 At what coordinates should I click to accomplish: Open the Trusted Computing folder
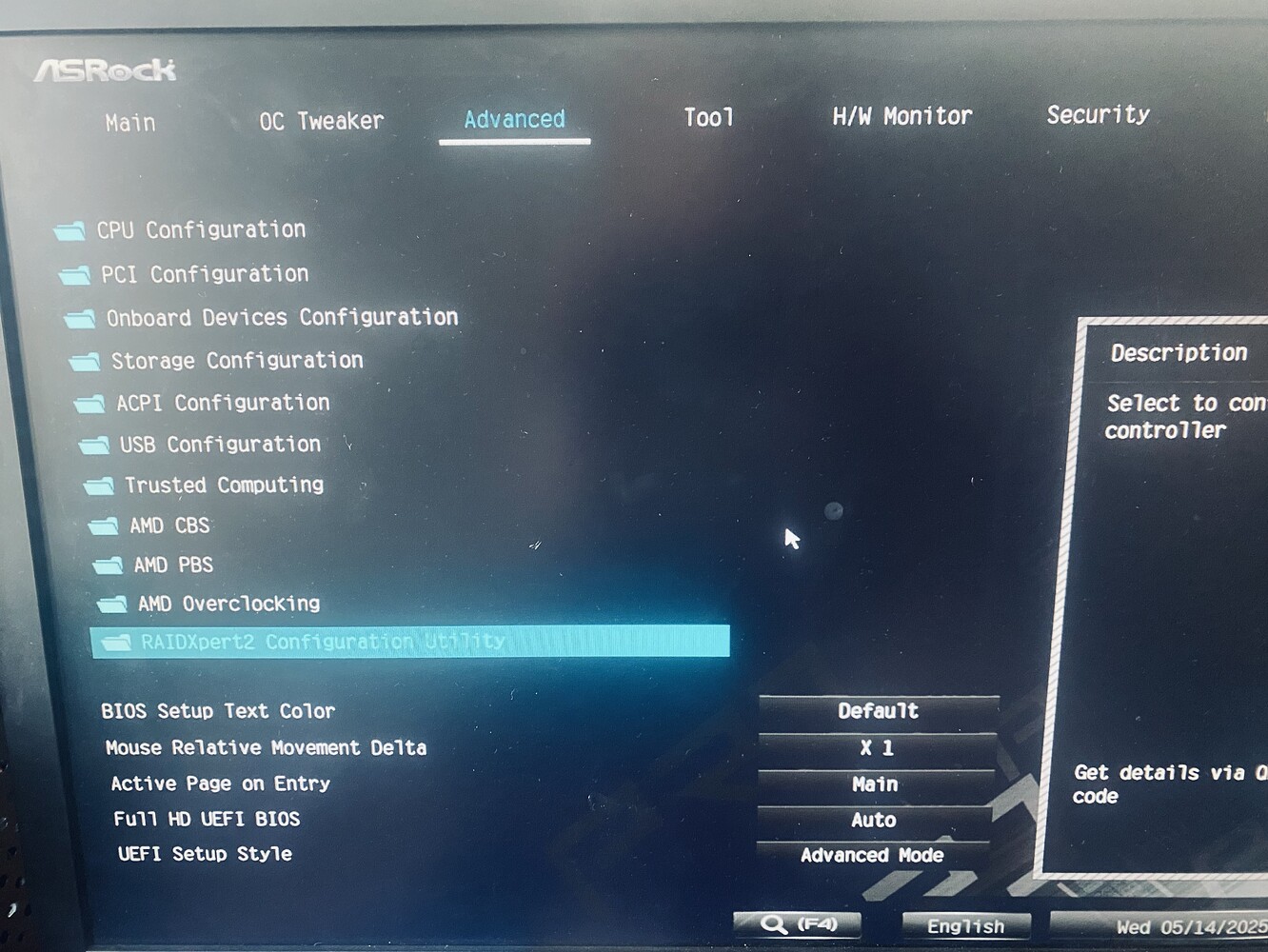tap(224, 486)
